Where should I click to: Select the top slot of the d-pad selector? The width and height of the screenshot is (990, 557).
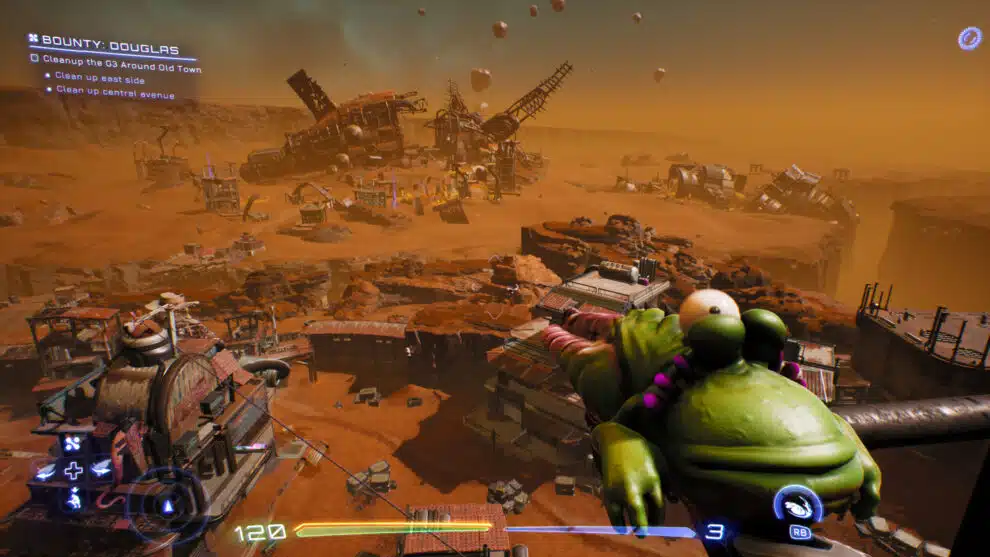pos(74,443)
